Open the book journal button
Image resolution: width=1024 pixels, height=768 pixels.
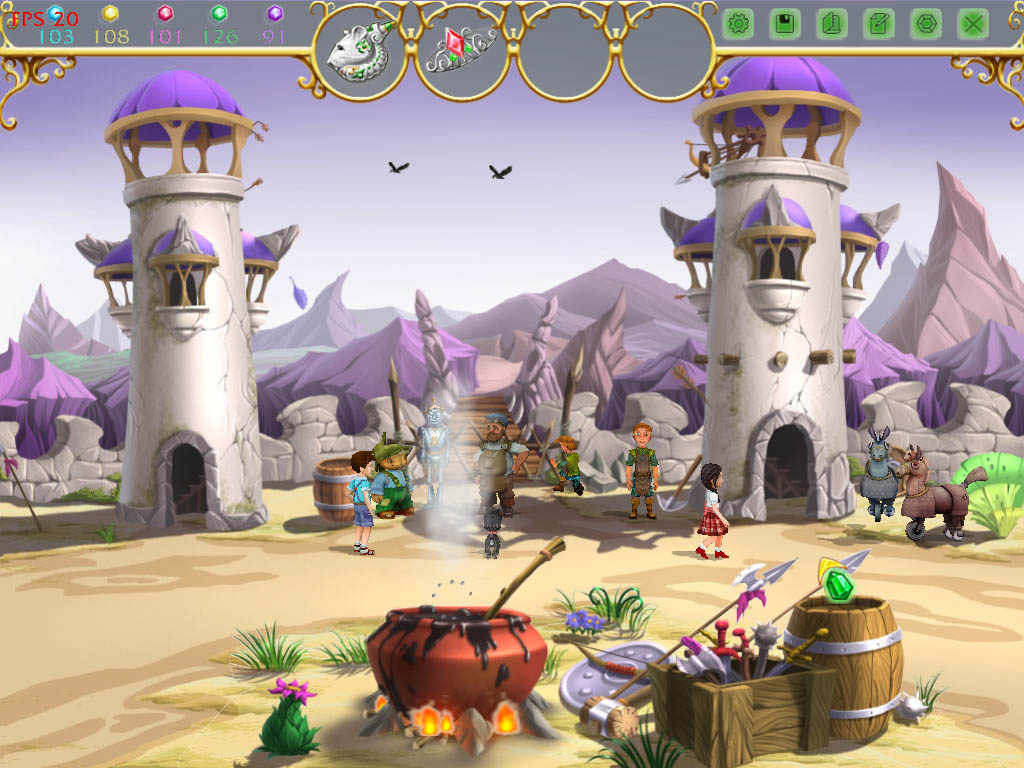[x=832, y=24]
